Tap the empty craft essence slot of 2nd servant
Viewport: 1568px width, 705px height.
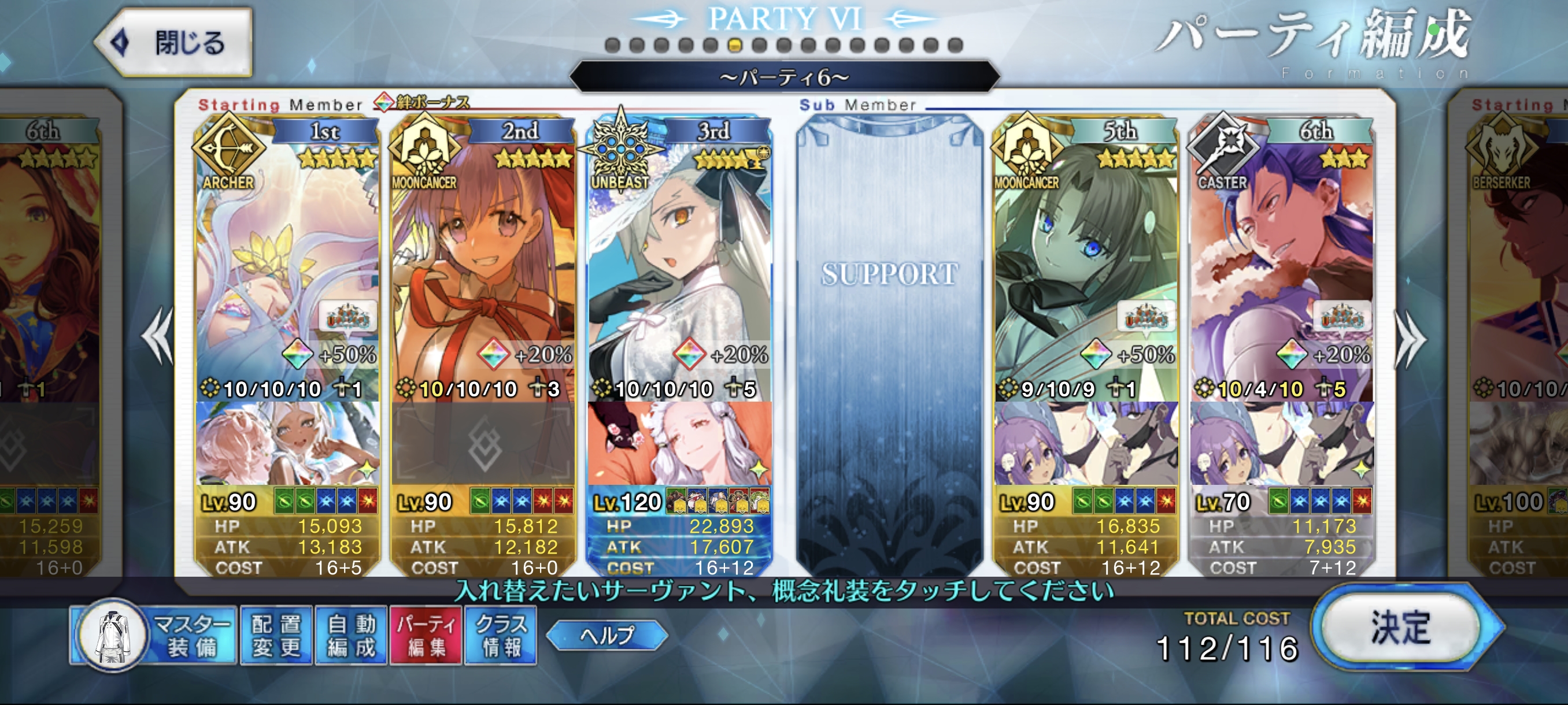pyautogui.click(x=484, y=444)
